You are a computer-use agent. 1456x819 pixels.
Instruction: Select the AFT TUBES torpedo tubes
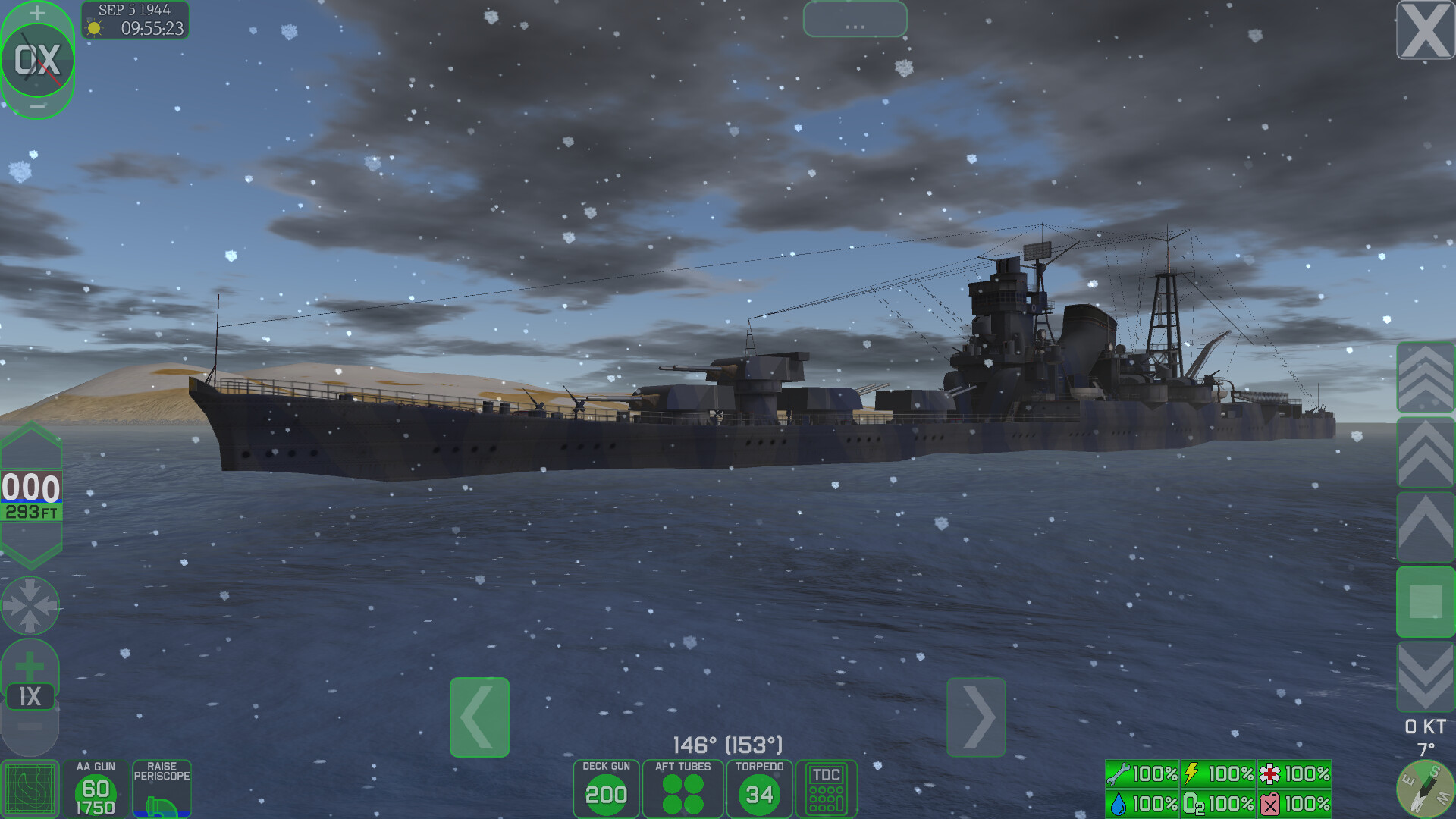coord(682,789)
